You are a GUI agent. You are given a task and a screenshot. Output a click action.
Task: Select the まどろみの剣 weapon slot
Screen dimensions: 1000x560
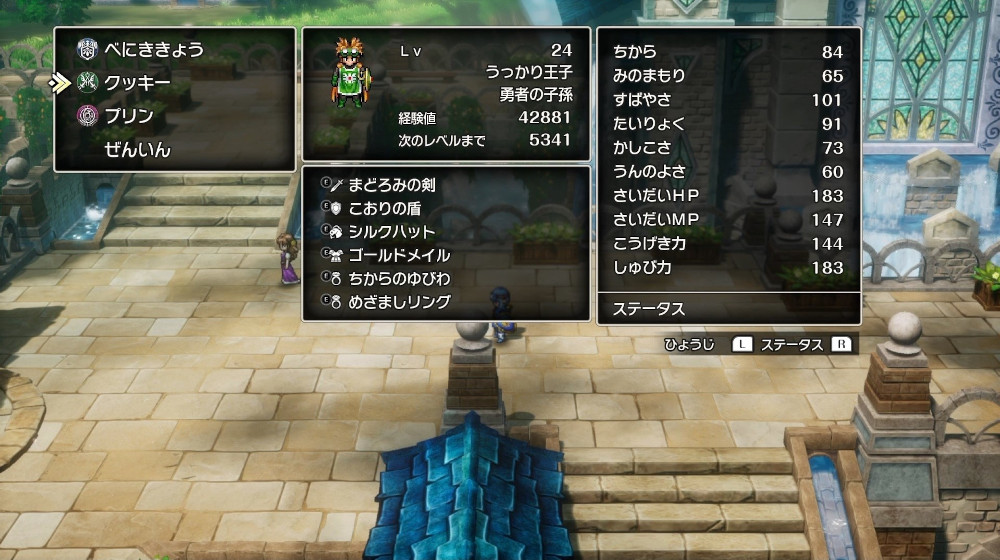391,185
